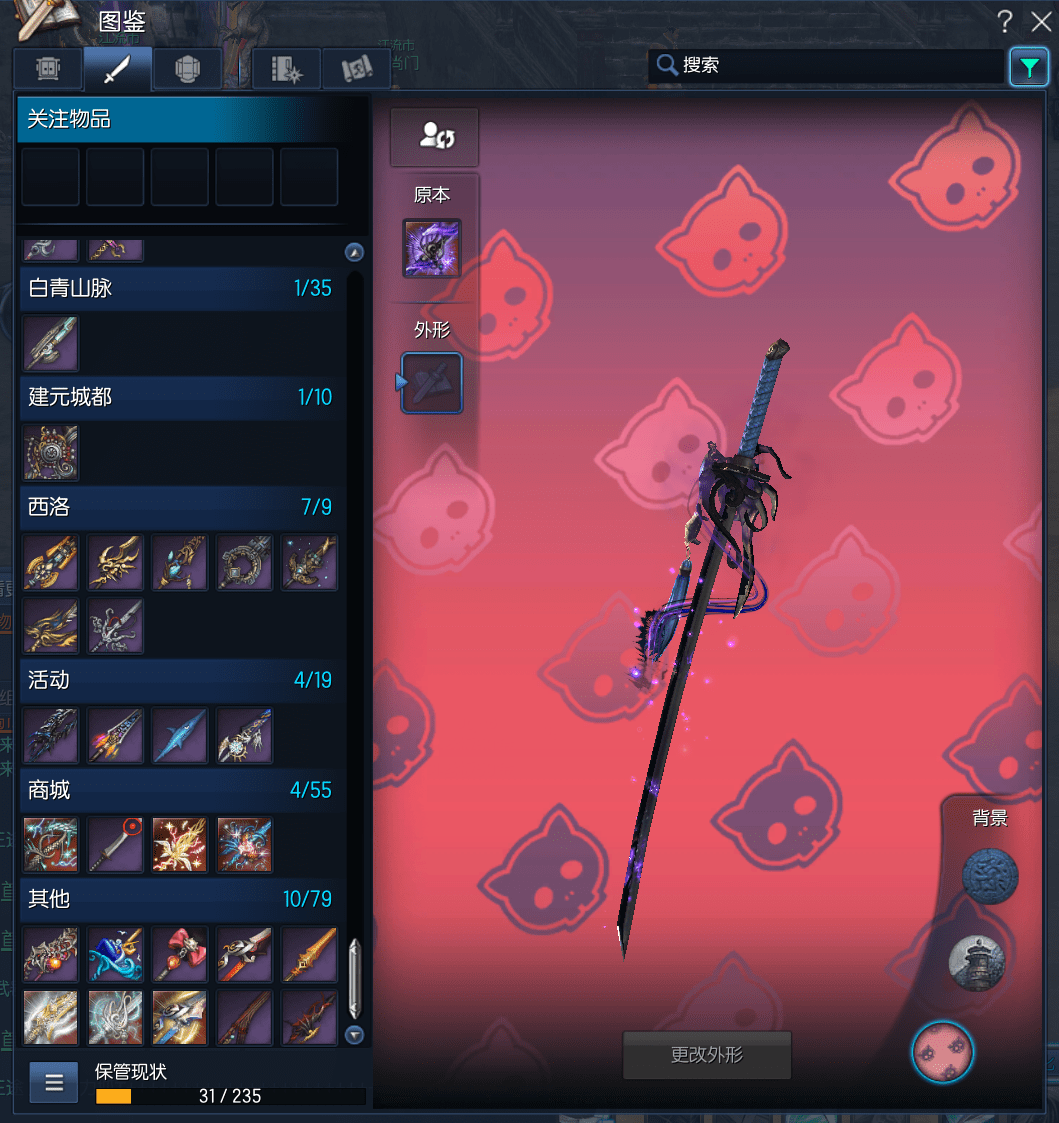Click the 更改外形 button
The width and height of the screenshot is (1059, 1123).
click(x=706, y=1055)
